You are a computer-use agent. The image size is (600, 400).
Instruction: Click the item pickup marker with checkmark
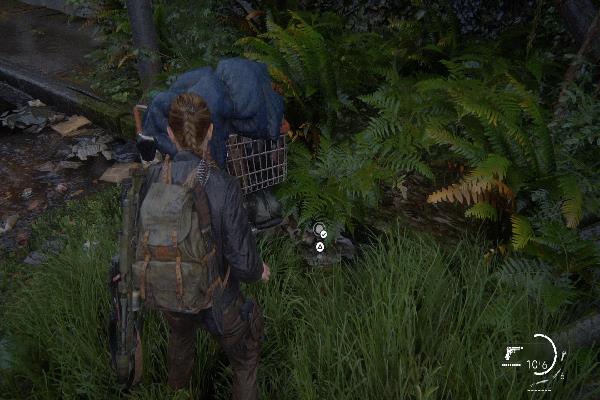pos(318,232)
